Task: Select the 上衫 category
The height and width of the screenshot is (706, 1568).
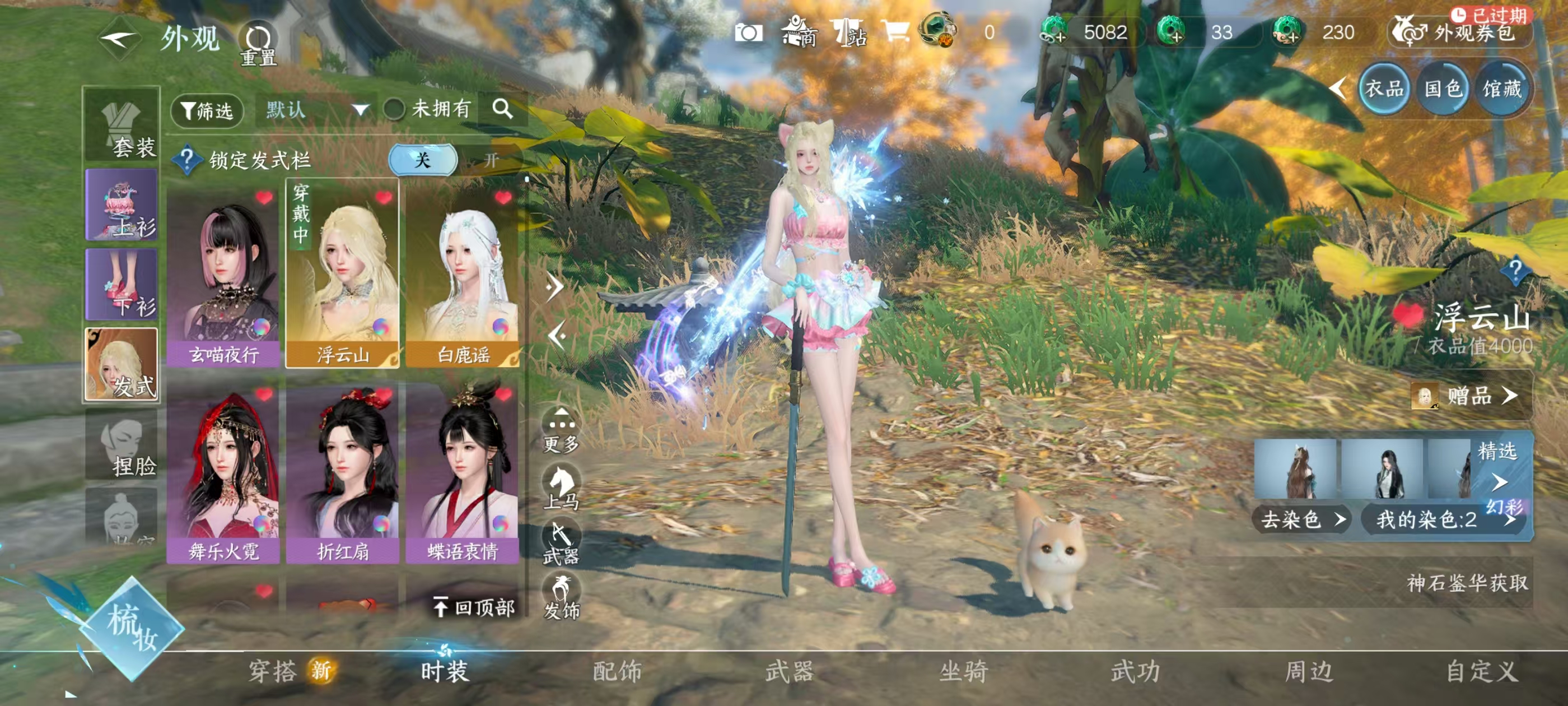Action: coord(122,205)
